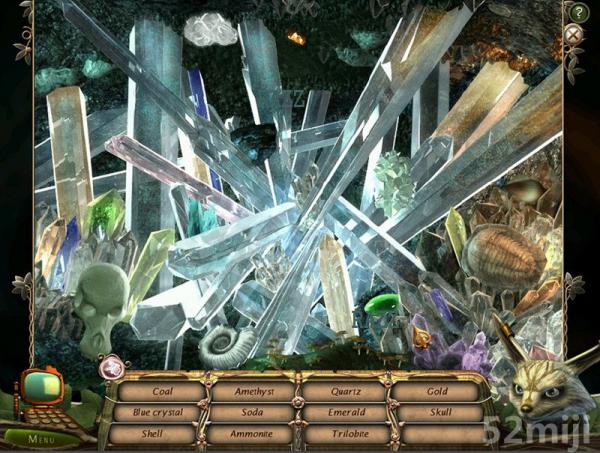Choose the Trilobite list entry

343,434
